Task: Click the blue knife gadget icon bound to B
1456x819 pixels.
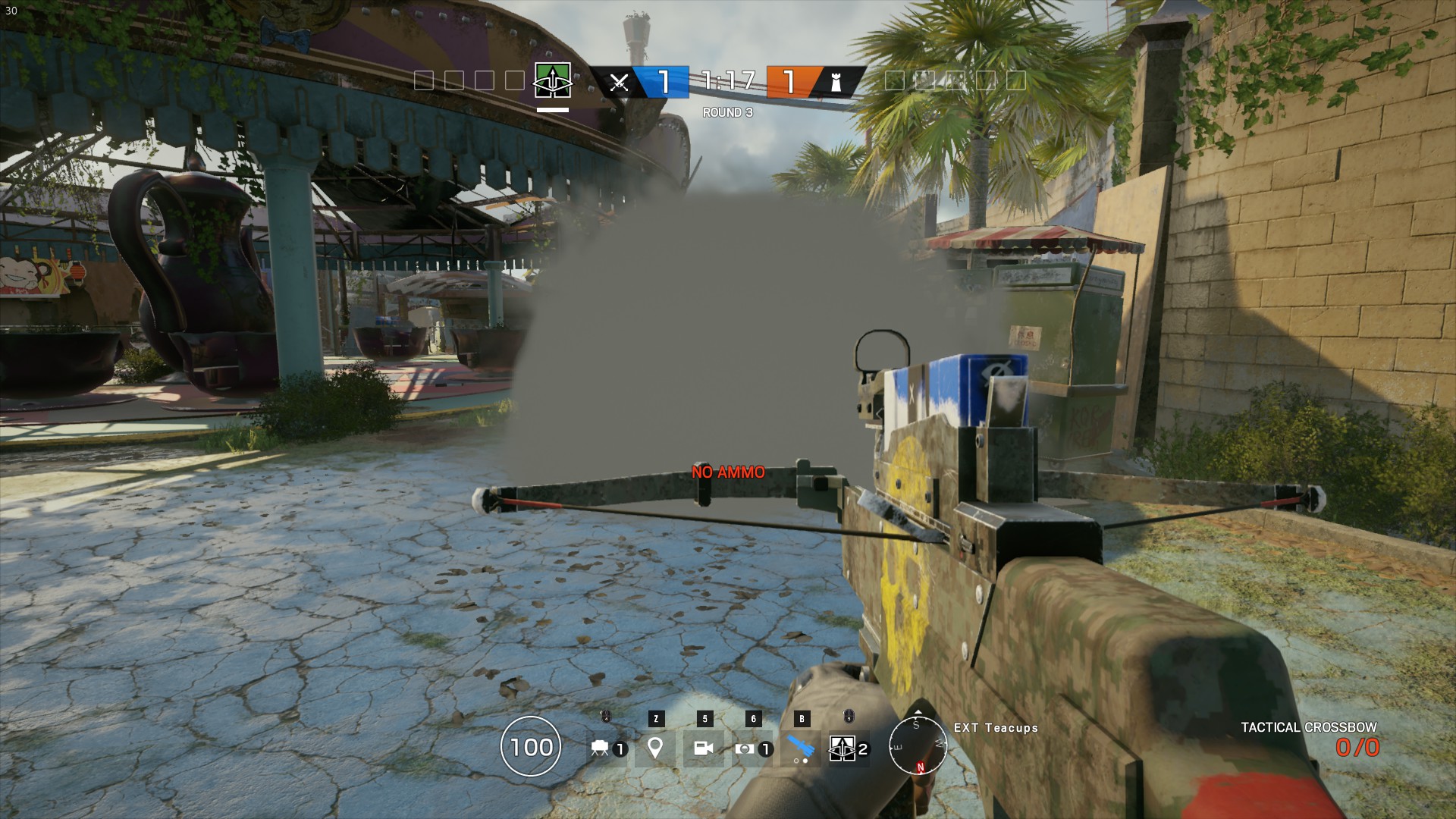Action: (x=801, y=745)
